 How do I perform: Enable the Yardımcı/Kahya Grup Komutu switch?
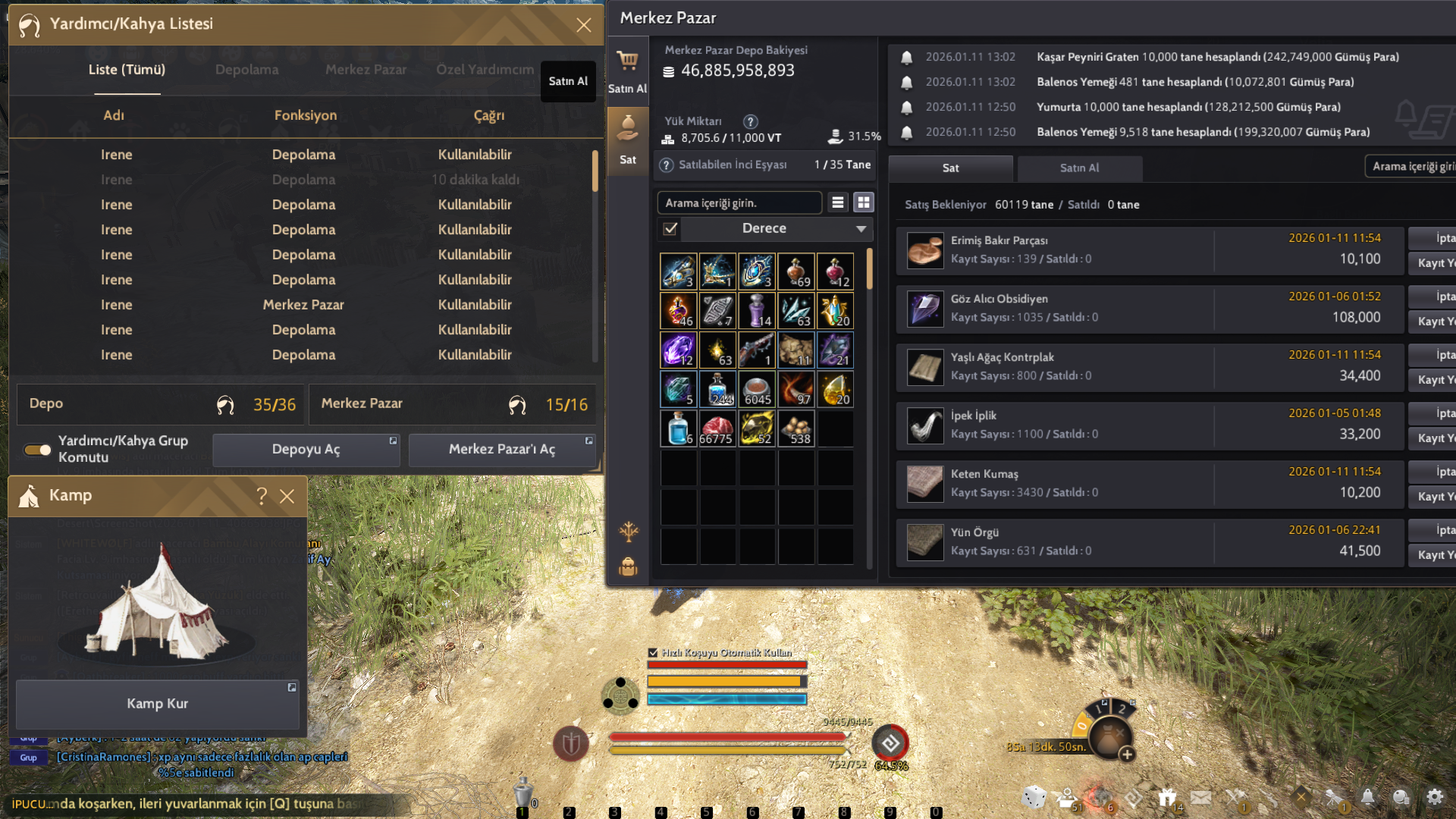[36, 449]
